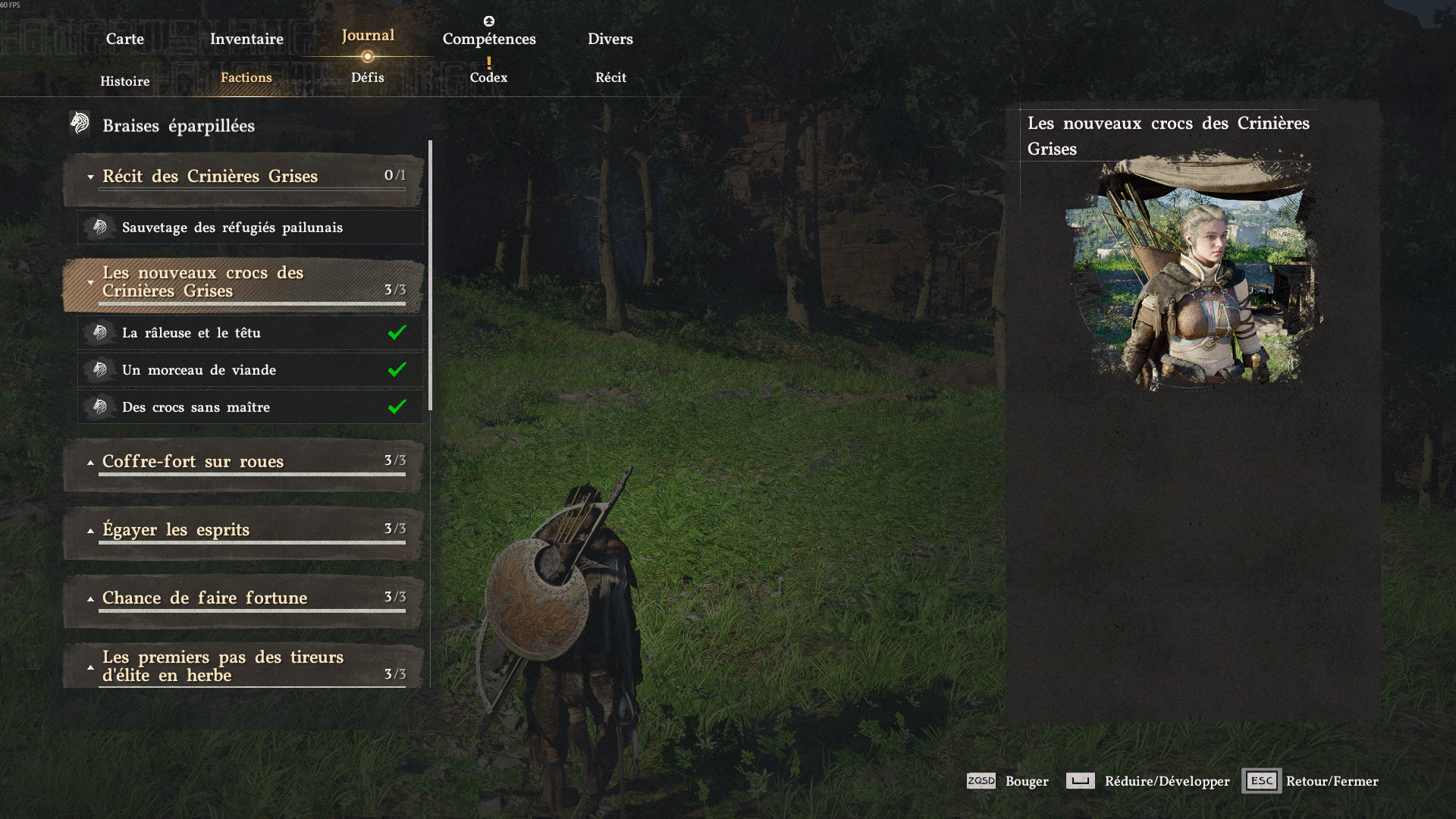Show the Histoire journal section
Image resolution: width=1456 pixels, height=819 pixels.
[125, 81]
